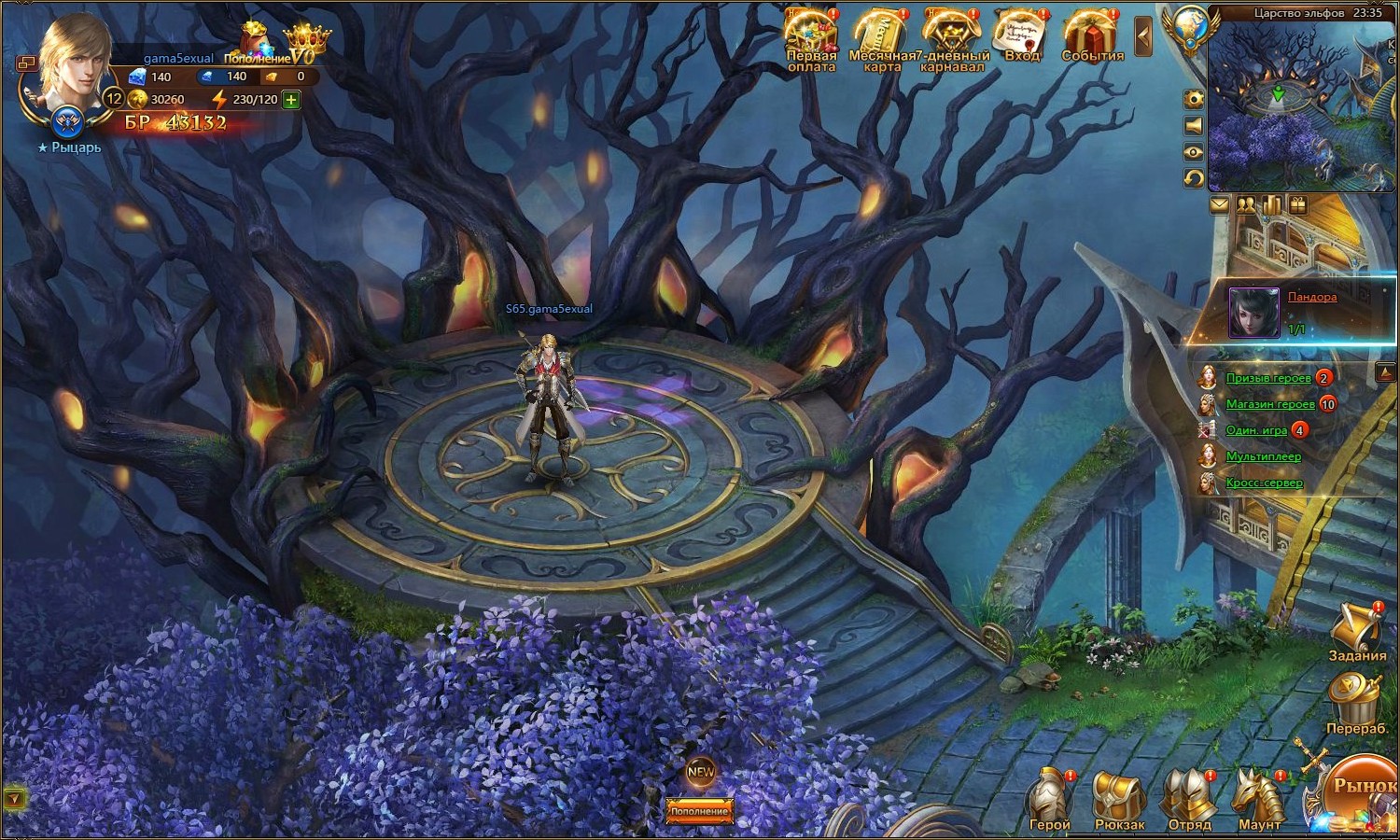The height and width of the screenshot is (840, 1400).
Task: Click the Призыв героев link
Action: point(1267,378)
